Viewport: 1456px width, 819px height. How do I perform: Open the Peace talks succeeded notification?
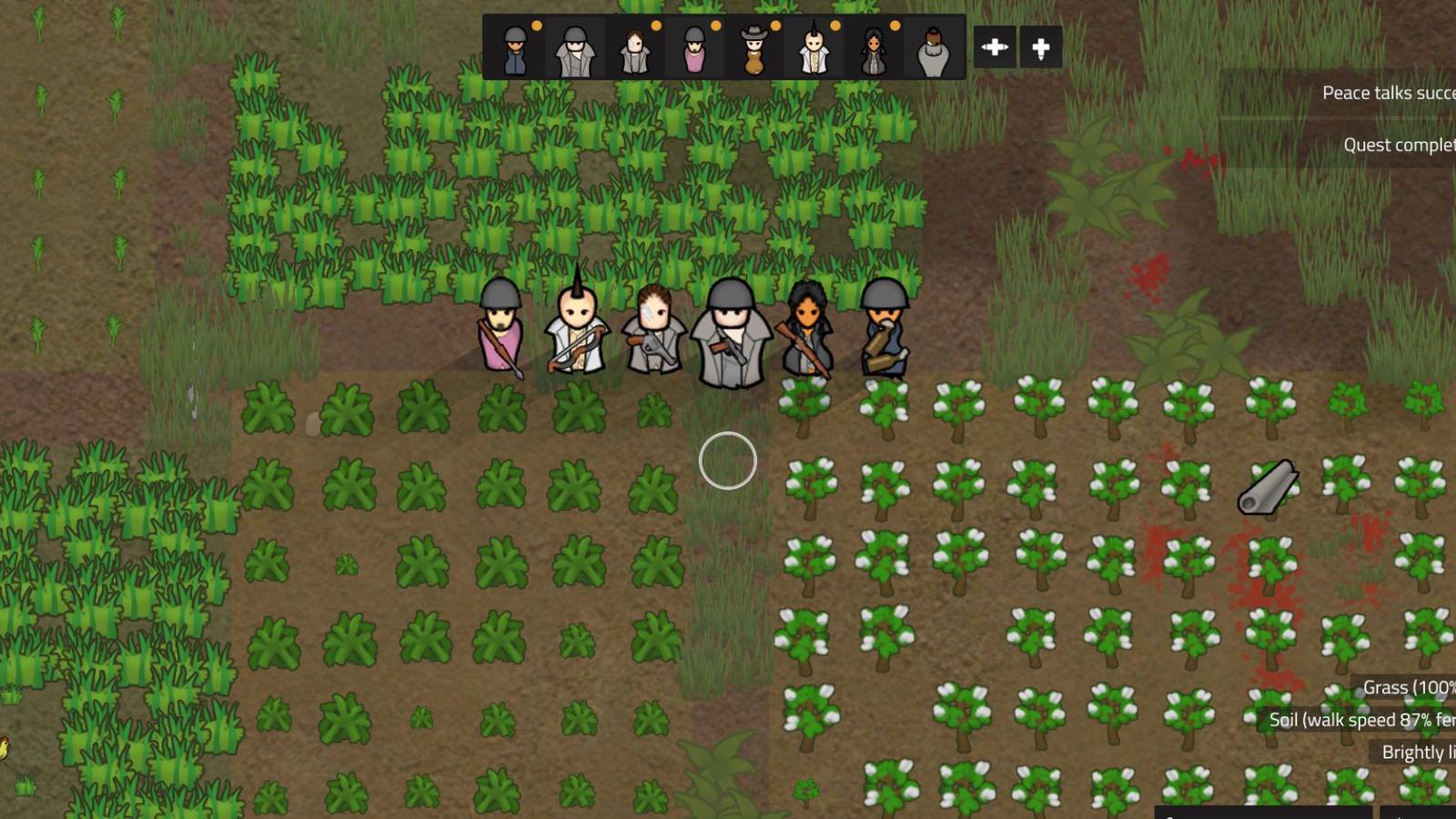point(1383,92)
